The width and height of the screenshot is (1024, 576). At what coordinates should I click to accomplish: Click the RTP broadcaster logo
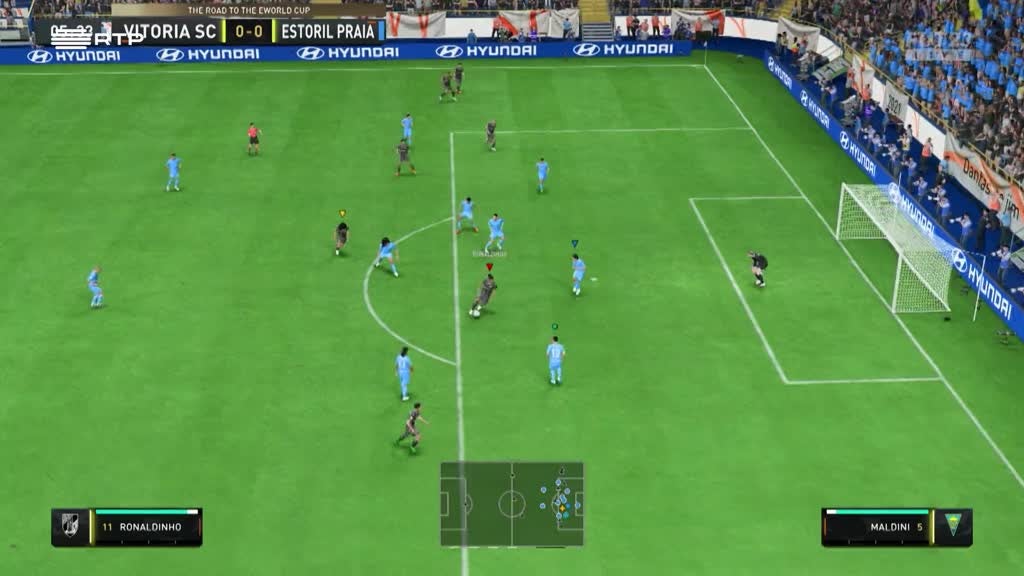click(95, 37)
